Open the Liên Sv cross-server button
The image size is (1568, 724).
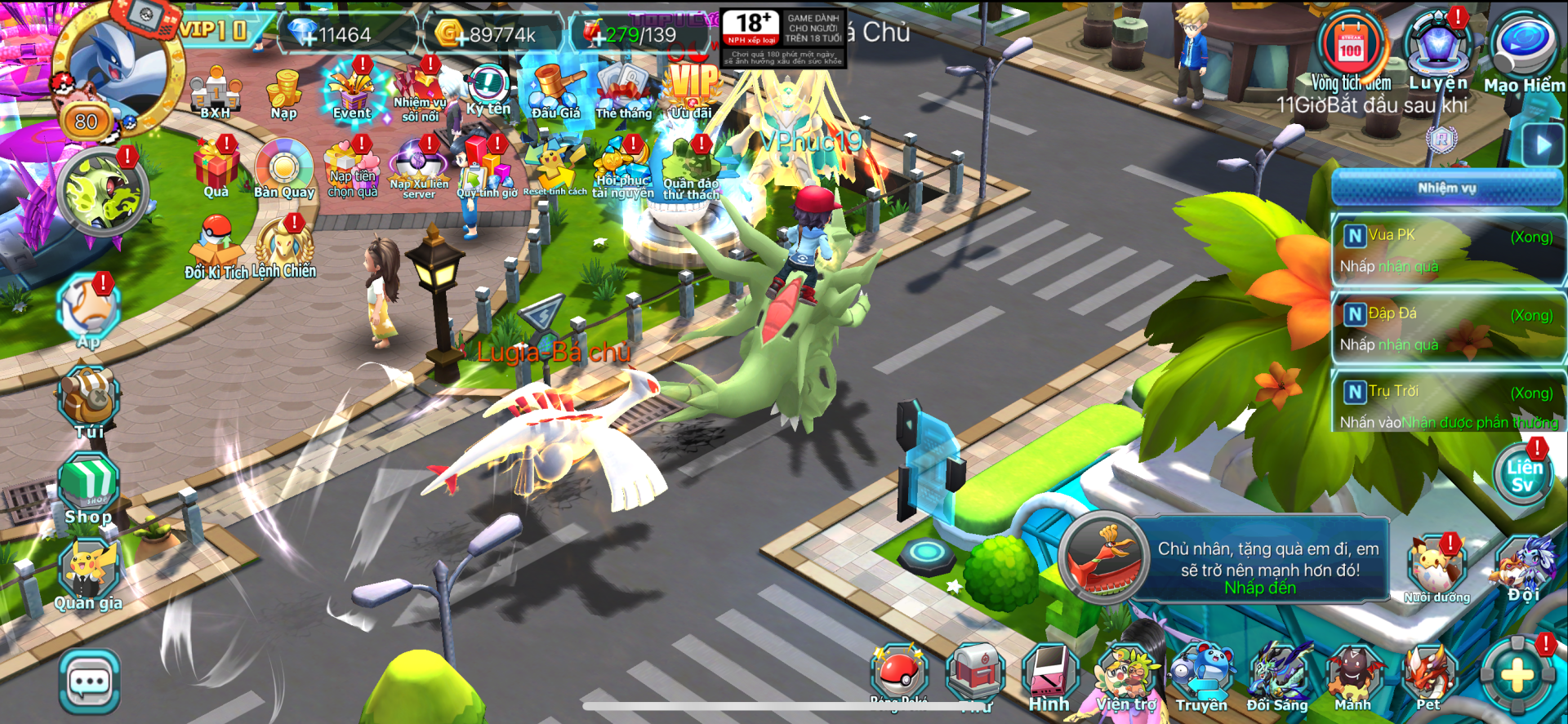coord(1523,476)
